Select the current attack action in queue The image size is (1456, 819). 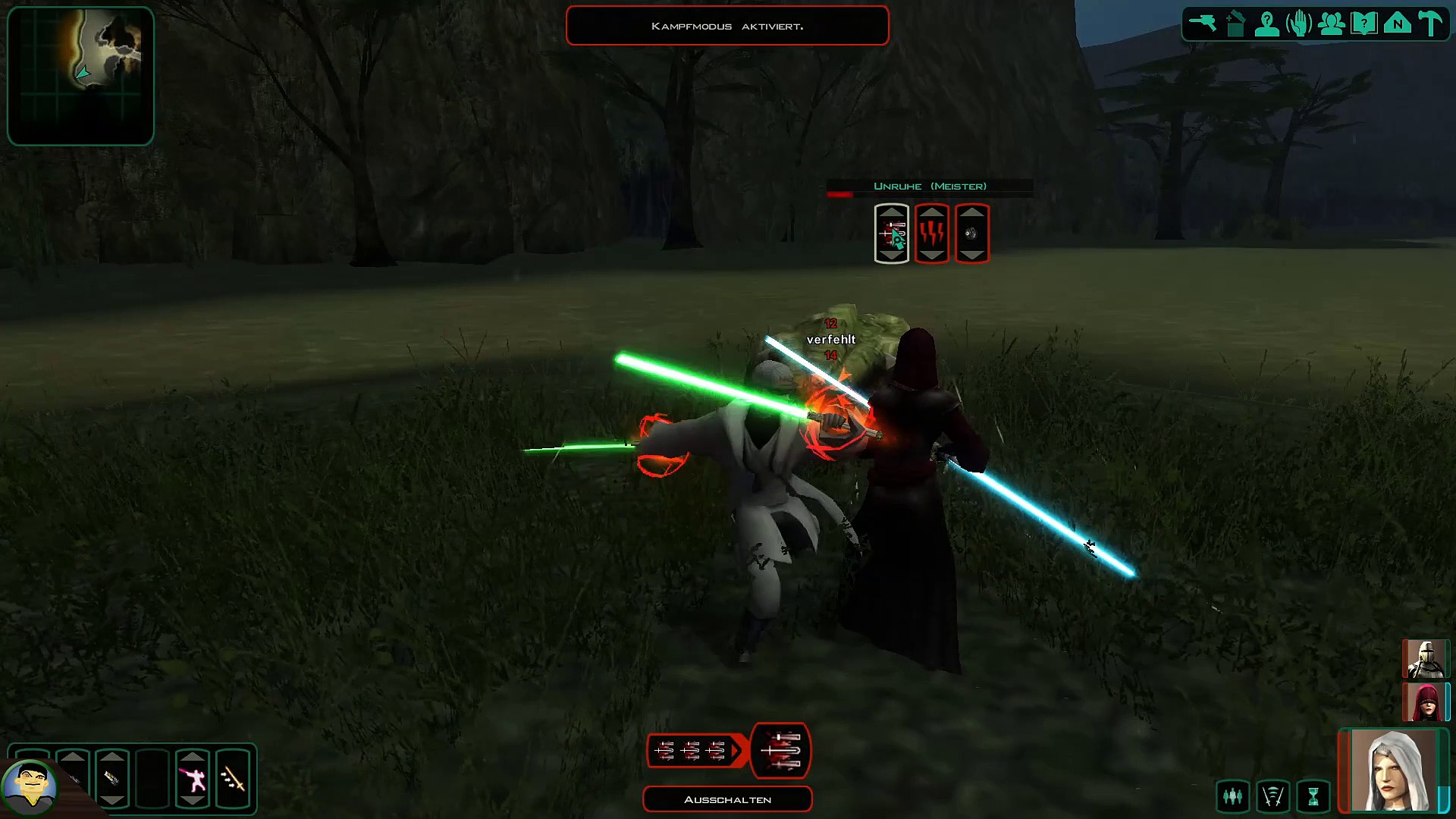[x=781, y=751]
